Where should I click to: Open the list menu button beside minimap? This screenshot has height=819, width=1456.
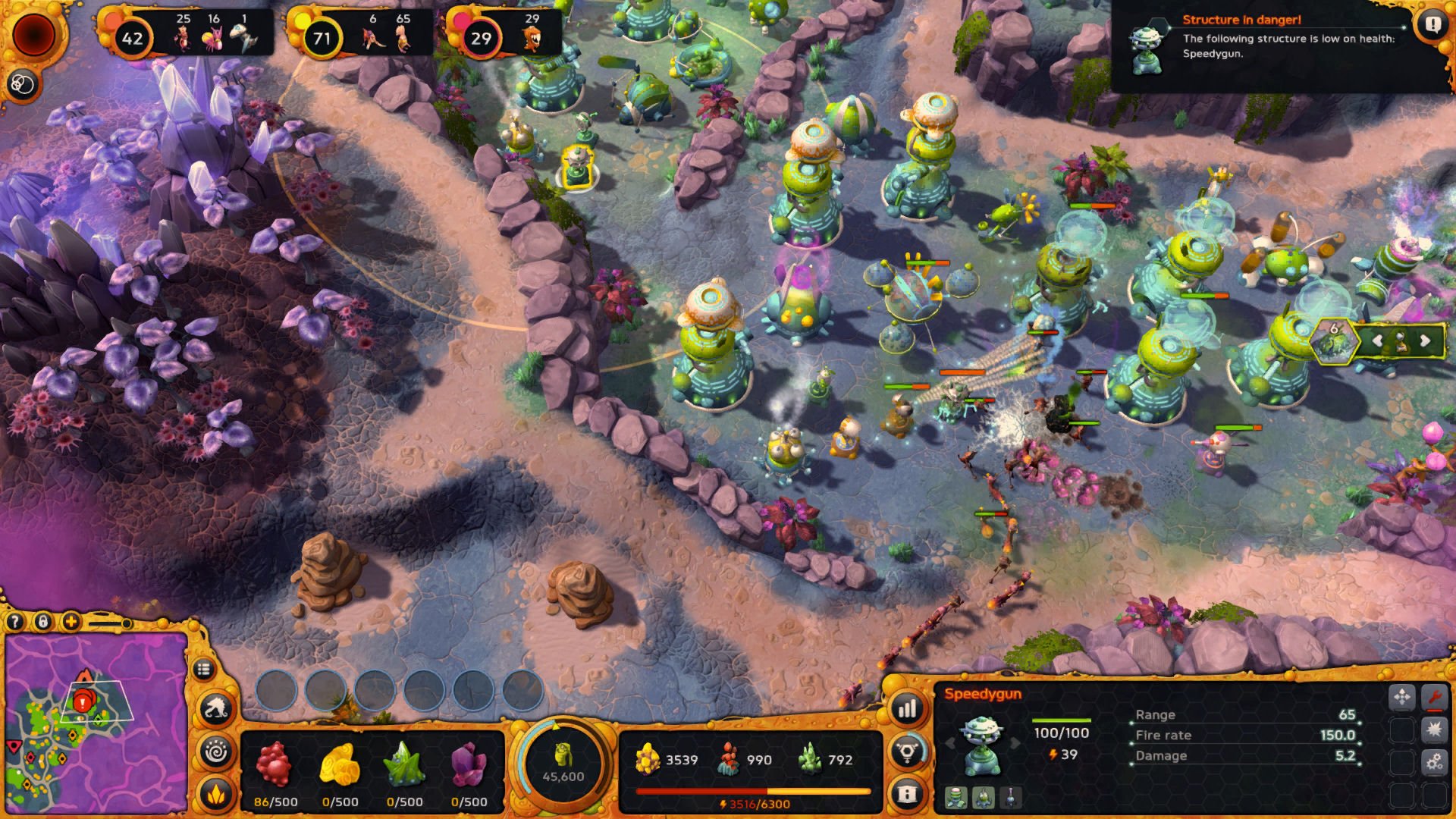pyautogui.click(x=203, y=670)
